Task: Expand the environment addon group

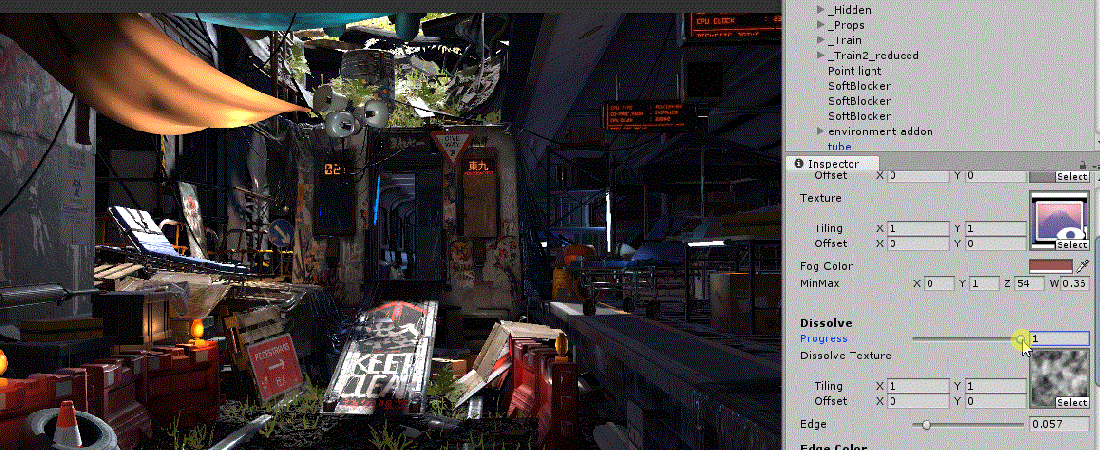Action: coord(821,131)
